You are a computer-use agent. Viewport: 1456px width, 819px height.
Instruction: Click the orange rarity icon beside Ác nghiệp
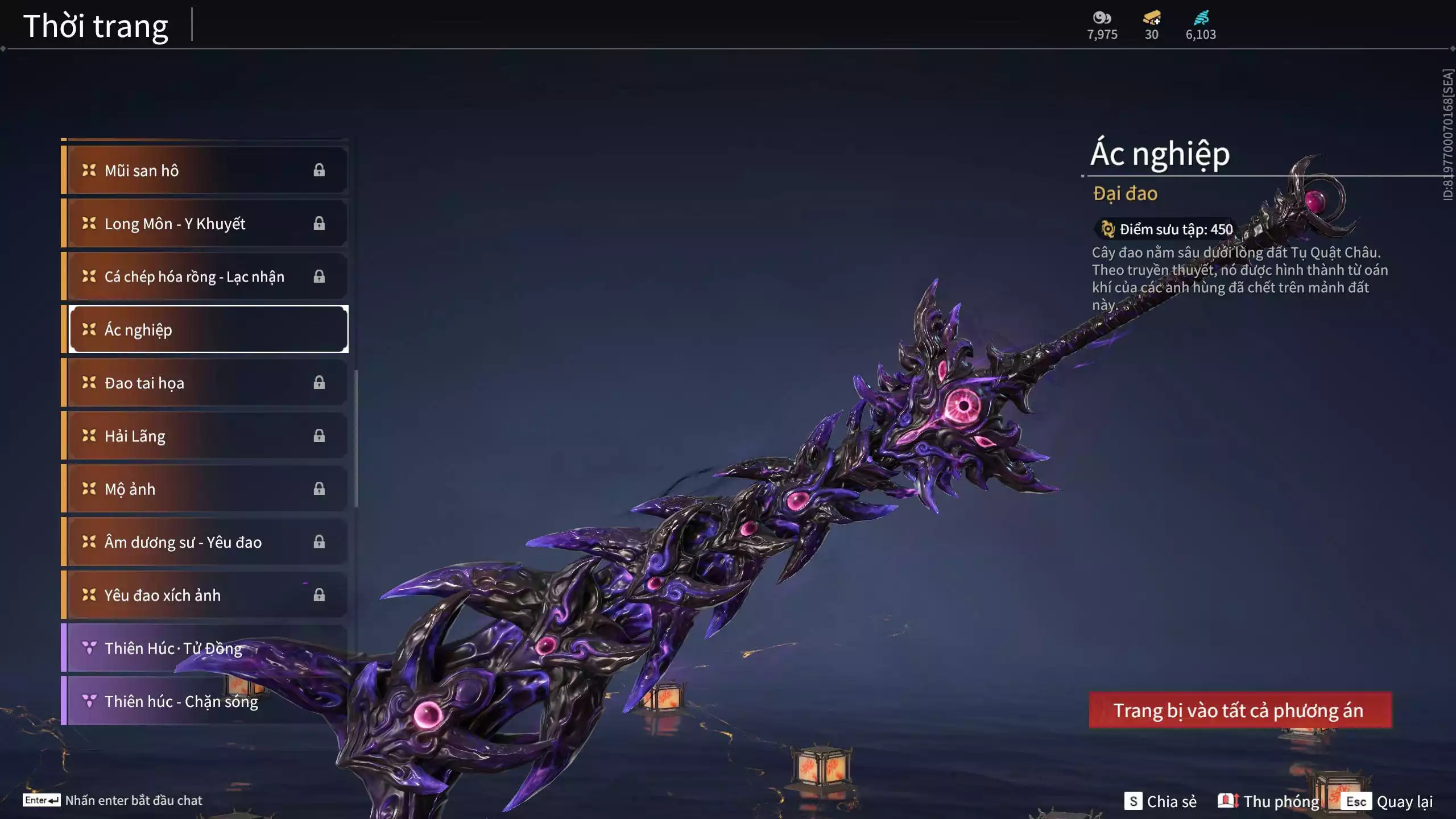88,329
